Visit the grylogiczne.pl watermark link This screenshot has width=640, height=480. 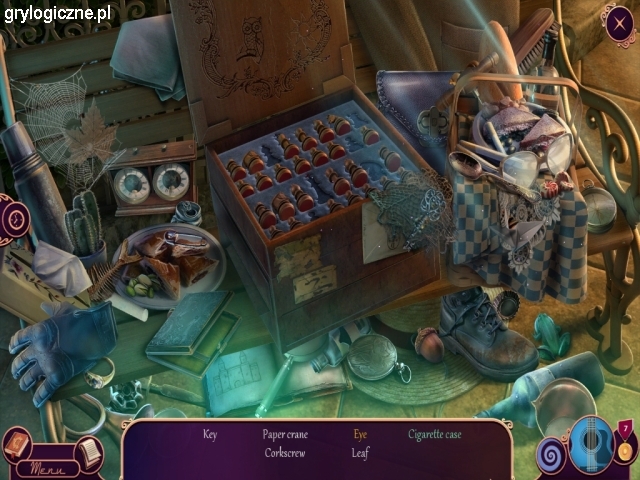click(x=56, y=13)
